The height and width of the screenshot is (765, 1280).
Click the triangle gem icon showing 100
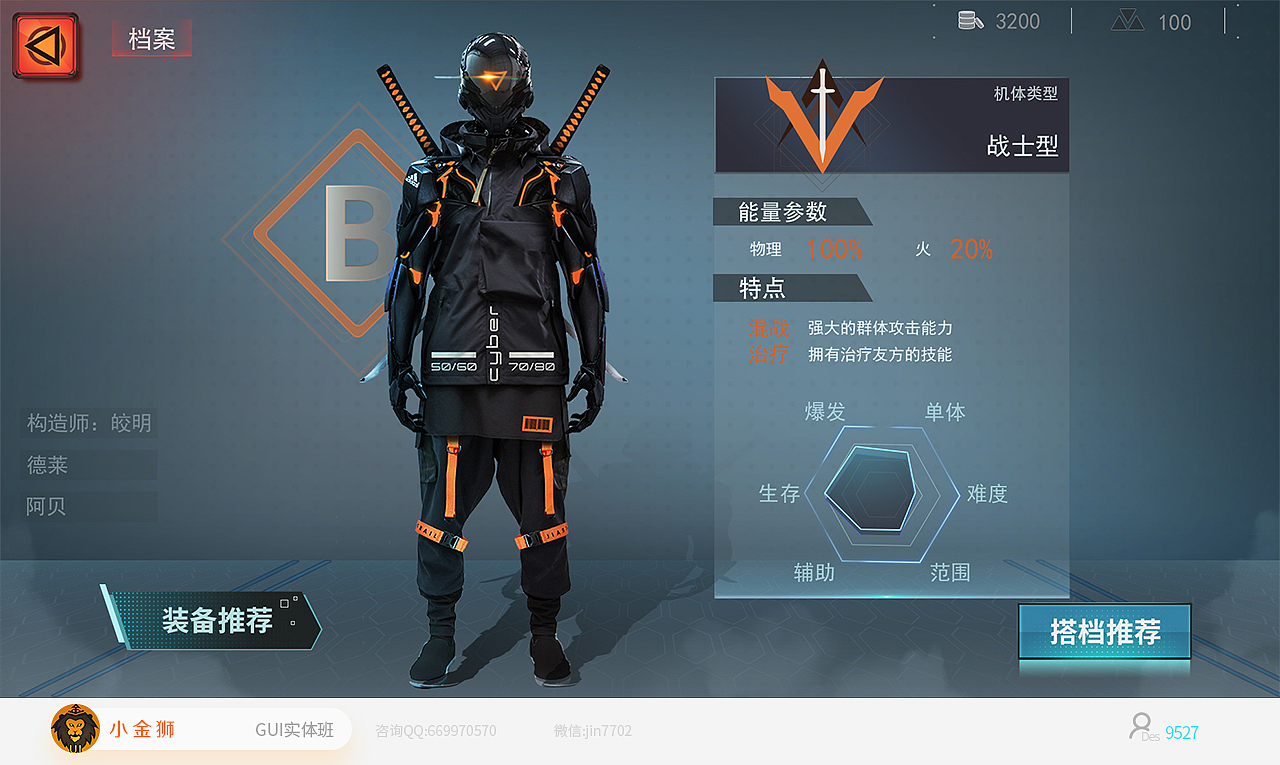tap(1126, 20)
